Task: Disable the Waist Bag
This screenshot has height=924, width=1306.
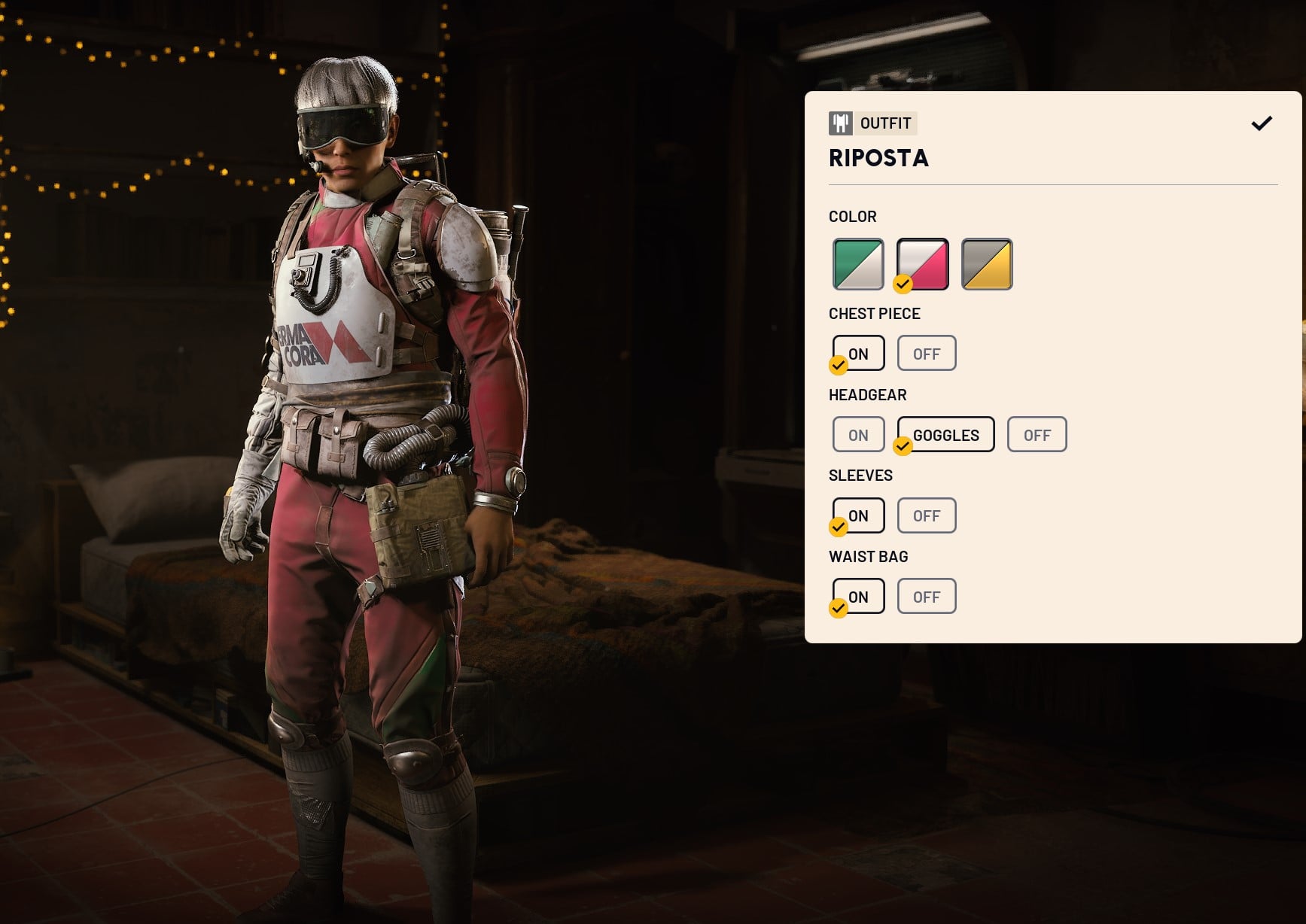Action: tap(927, 596)
